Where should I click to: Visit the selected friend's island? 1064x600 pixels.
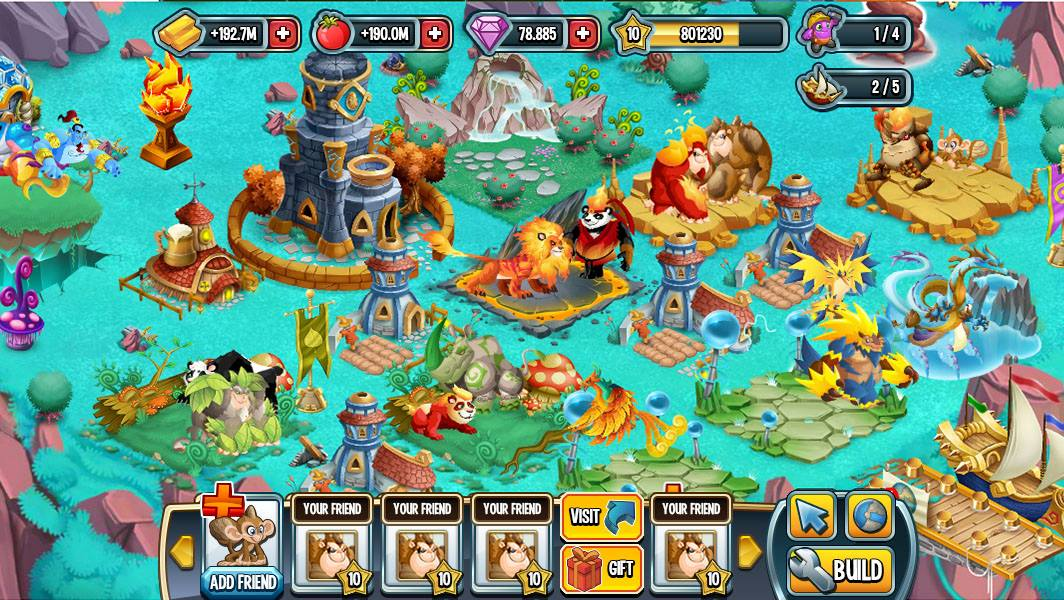point(601,516)
